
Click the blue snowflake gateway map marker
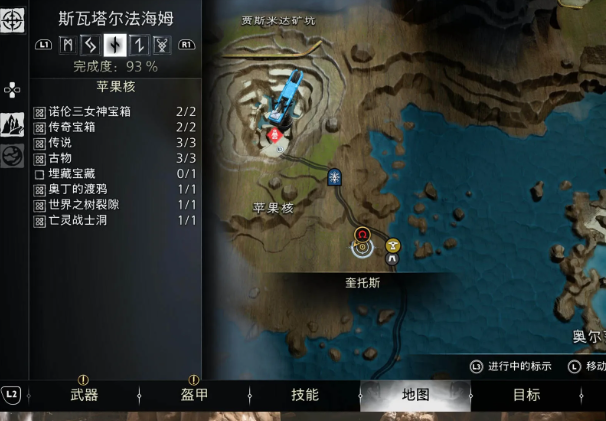(x=335, y=177)
